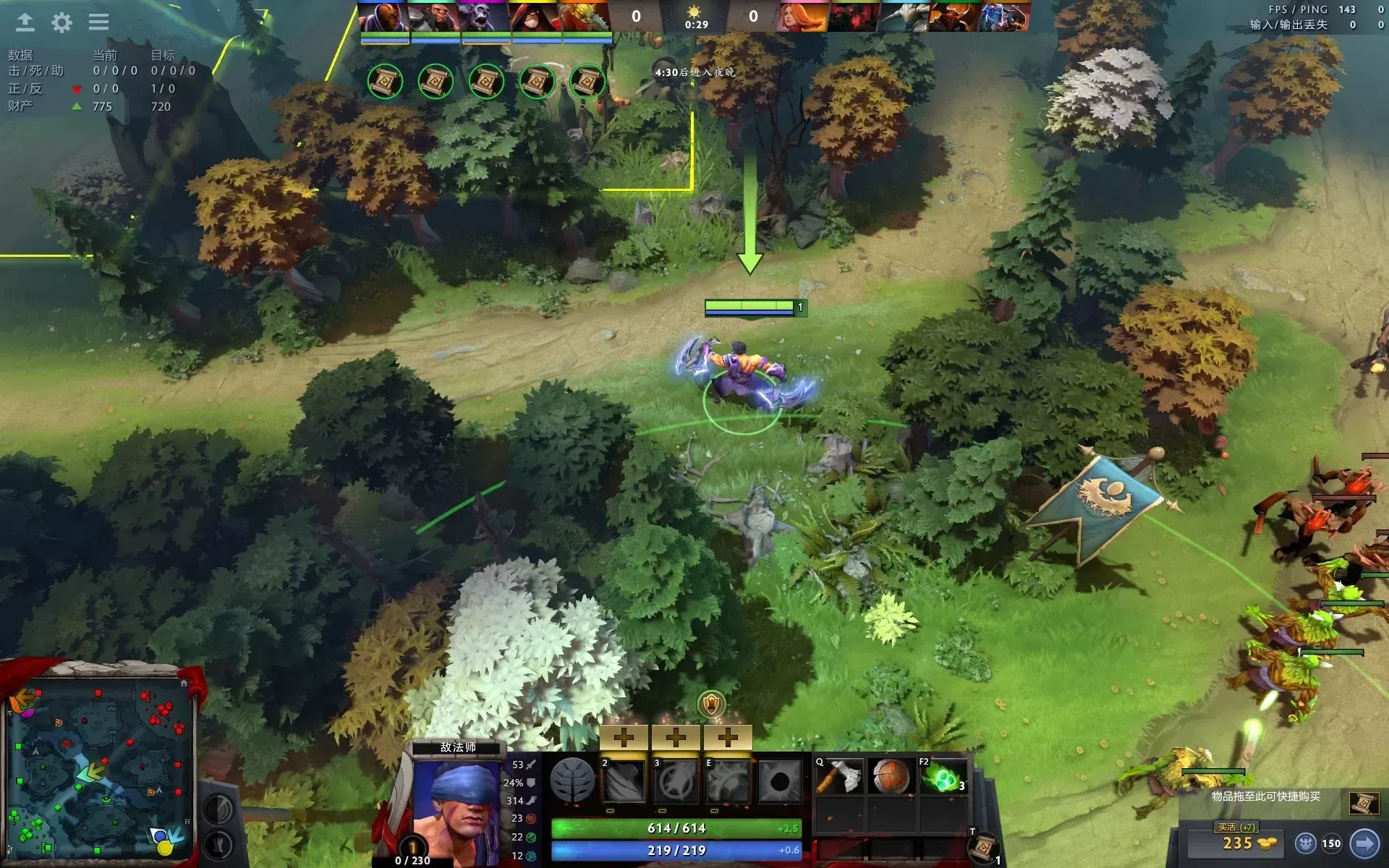This screenshot has height=868, width=1389.
Task: Open the hamburger menu at the top left
Action: [x=99, y=22]
